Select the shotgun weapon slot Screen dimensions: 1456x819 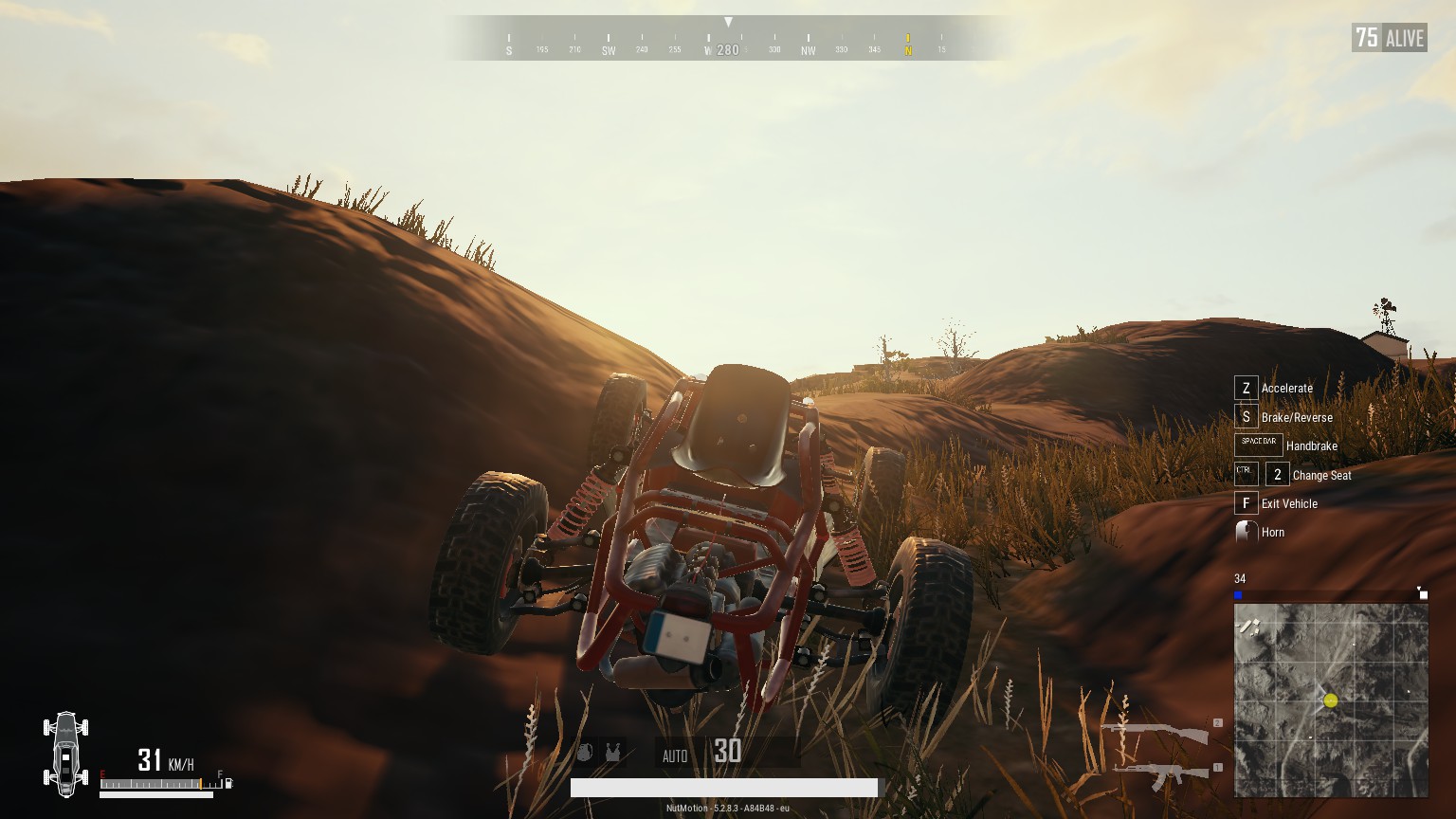[x=1155, y=732]
